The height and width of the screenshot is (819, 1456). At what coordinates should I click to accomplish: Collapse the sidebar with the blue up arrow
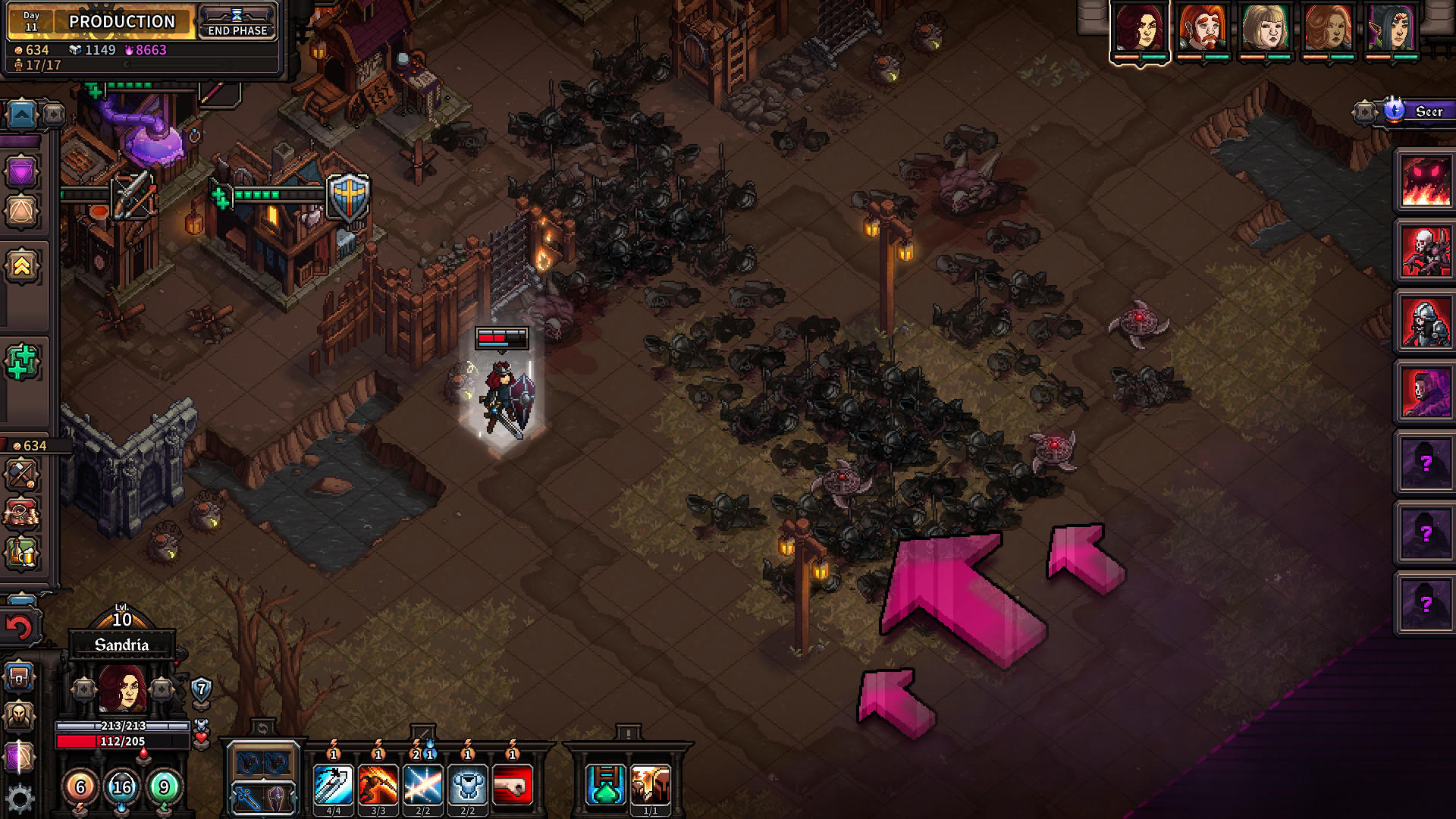tap(23, 112)
